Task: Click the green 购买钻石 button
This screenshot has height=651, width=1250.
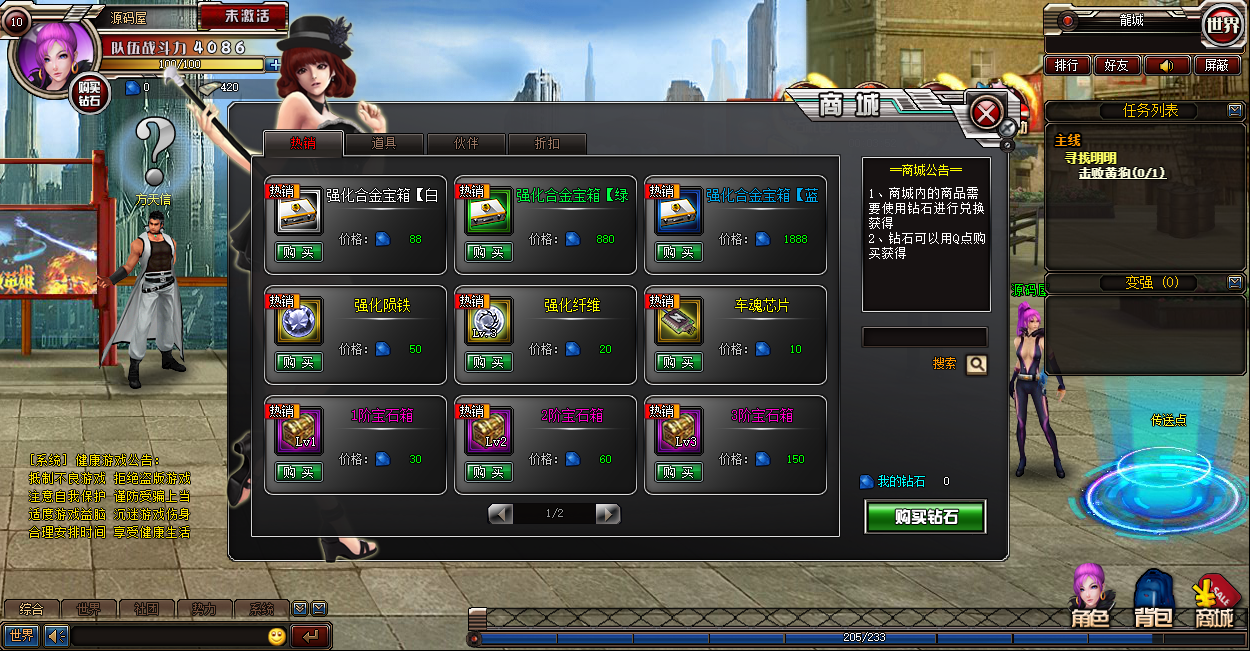Action: [925, 517]
